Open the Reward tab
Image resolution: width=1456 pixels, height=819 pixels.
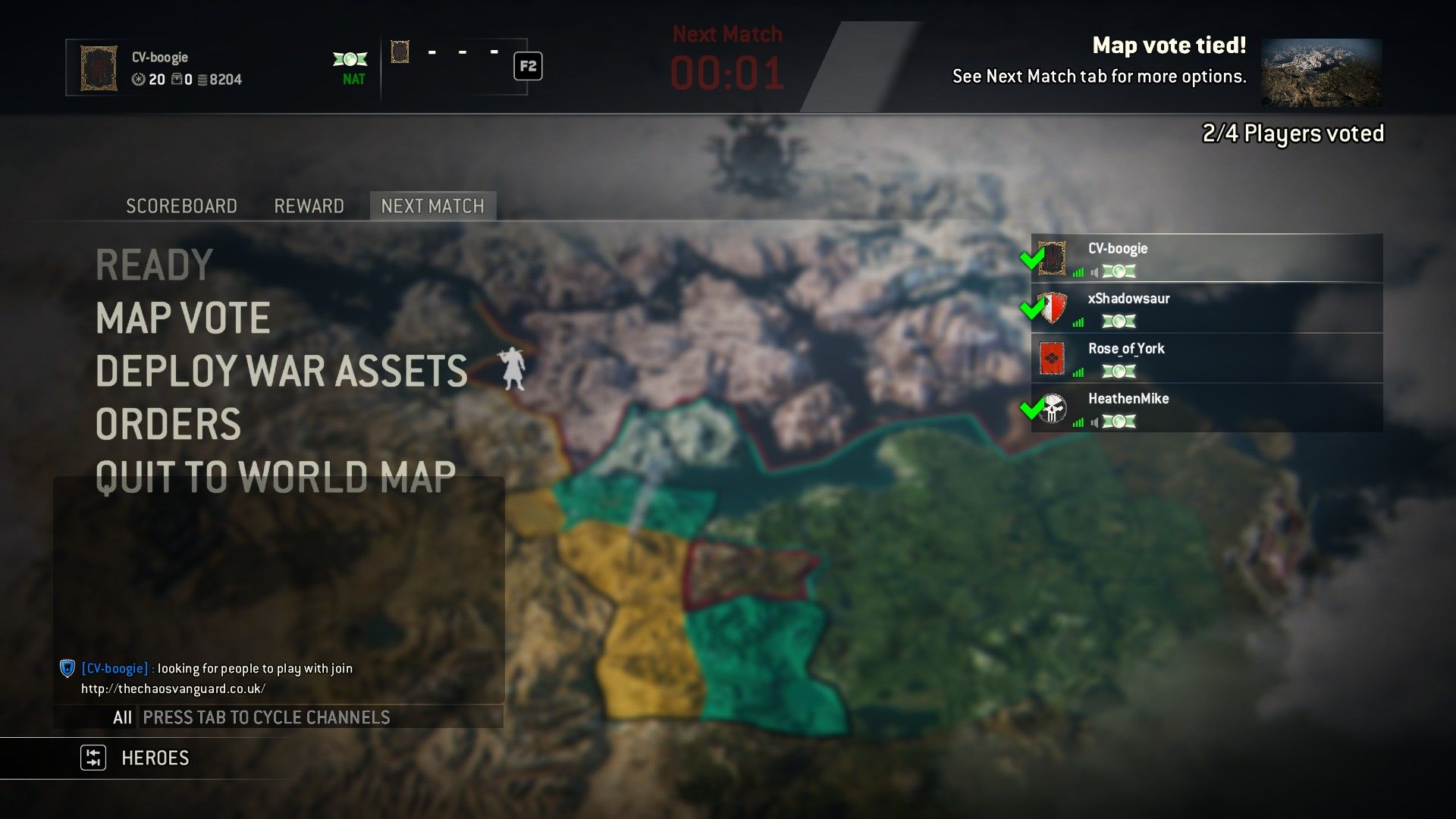[309, 206]
